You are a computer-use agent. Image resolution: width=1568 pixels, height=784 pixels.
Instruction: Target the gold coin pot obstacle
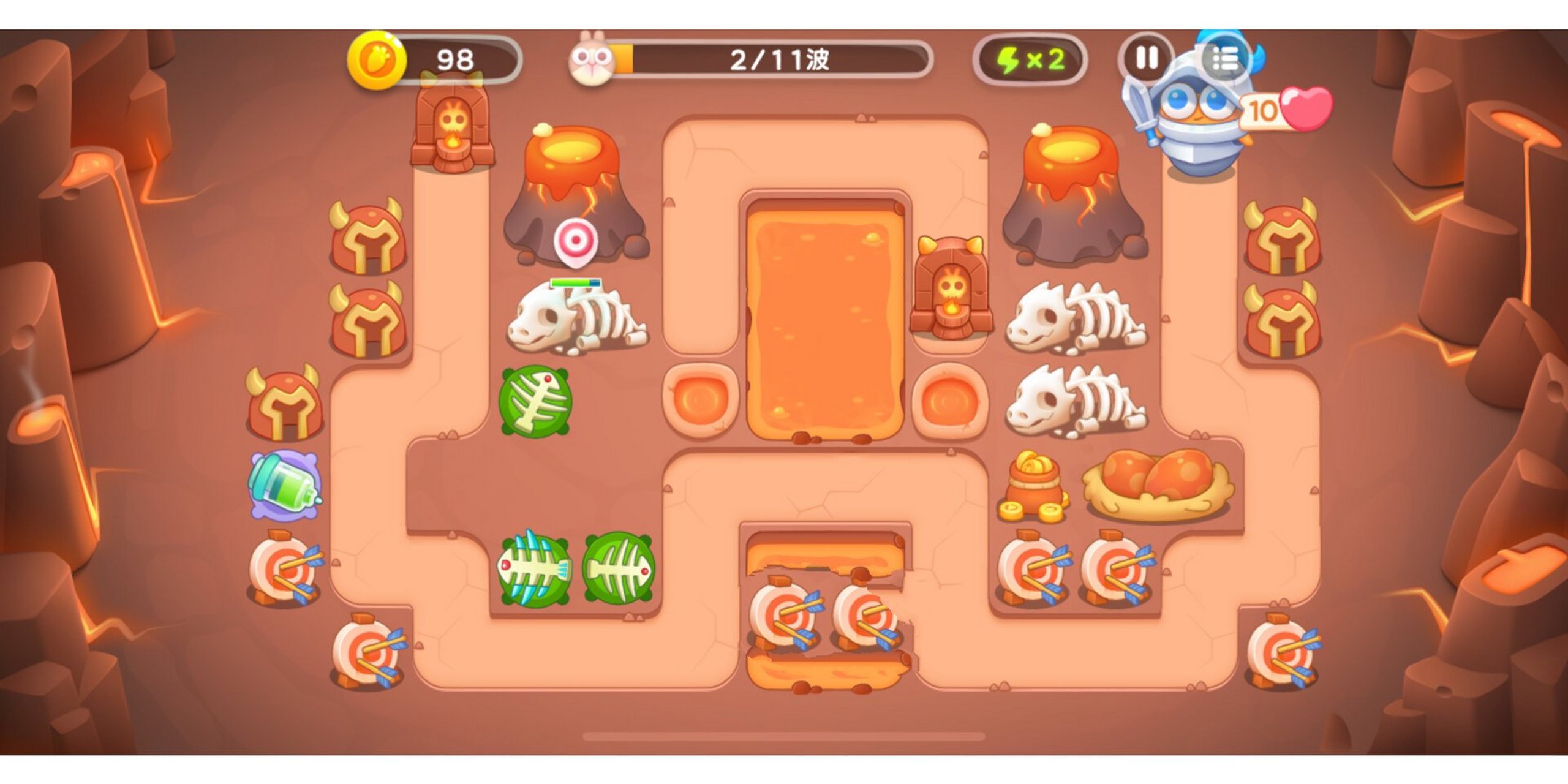1033,487
